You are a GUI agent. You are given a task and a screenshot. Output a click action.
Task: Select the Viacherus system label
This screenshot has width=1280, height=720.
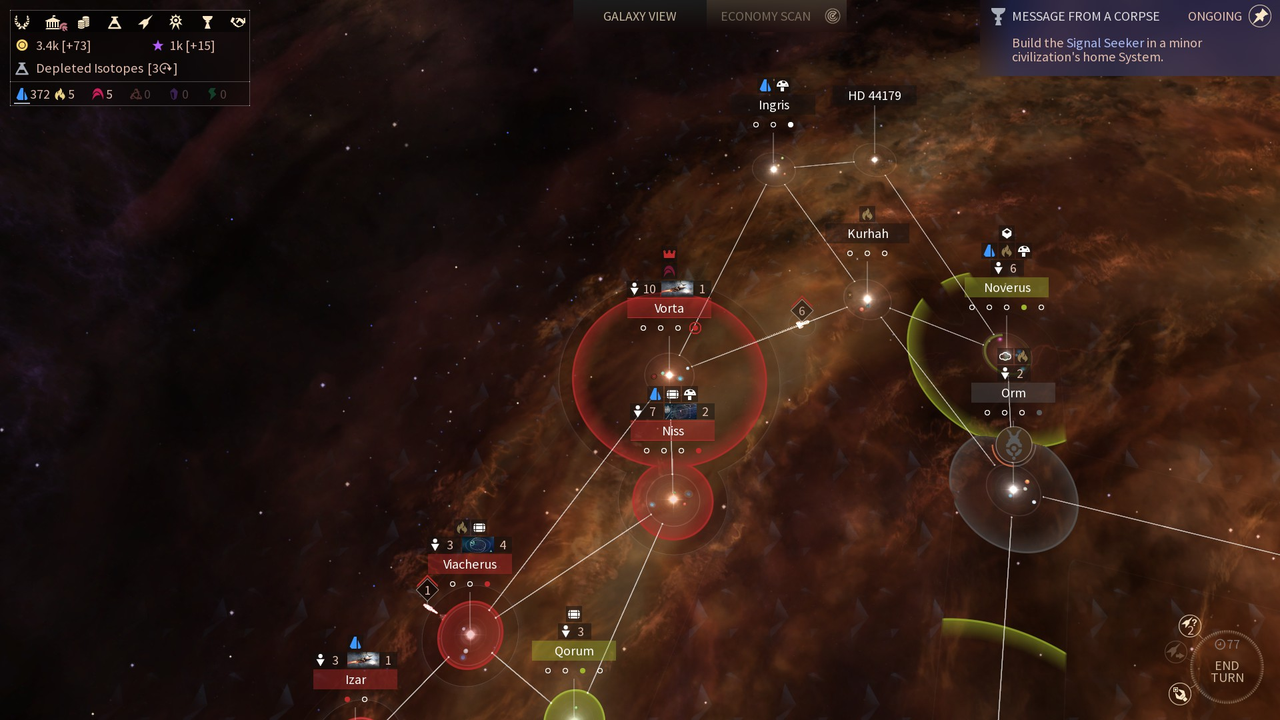pyautogui.click(x=470, y=564)
